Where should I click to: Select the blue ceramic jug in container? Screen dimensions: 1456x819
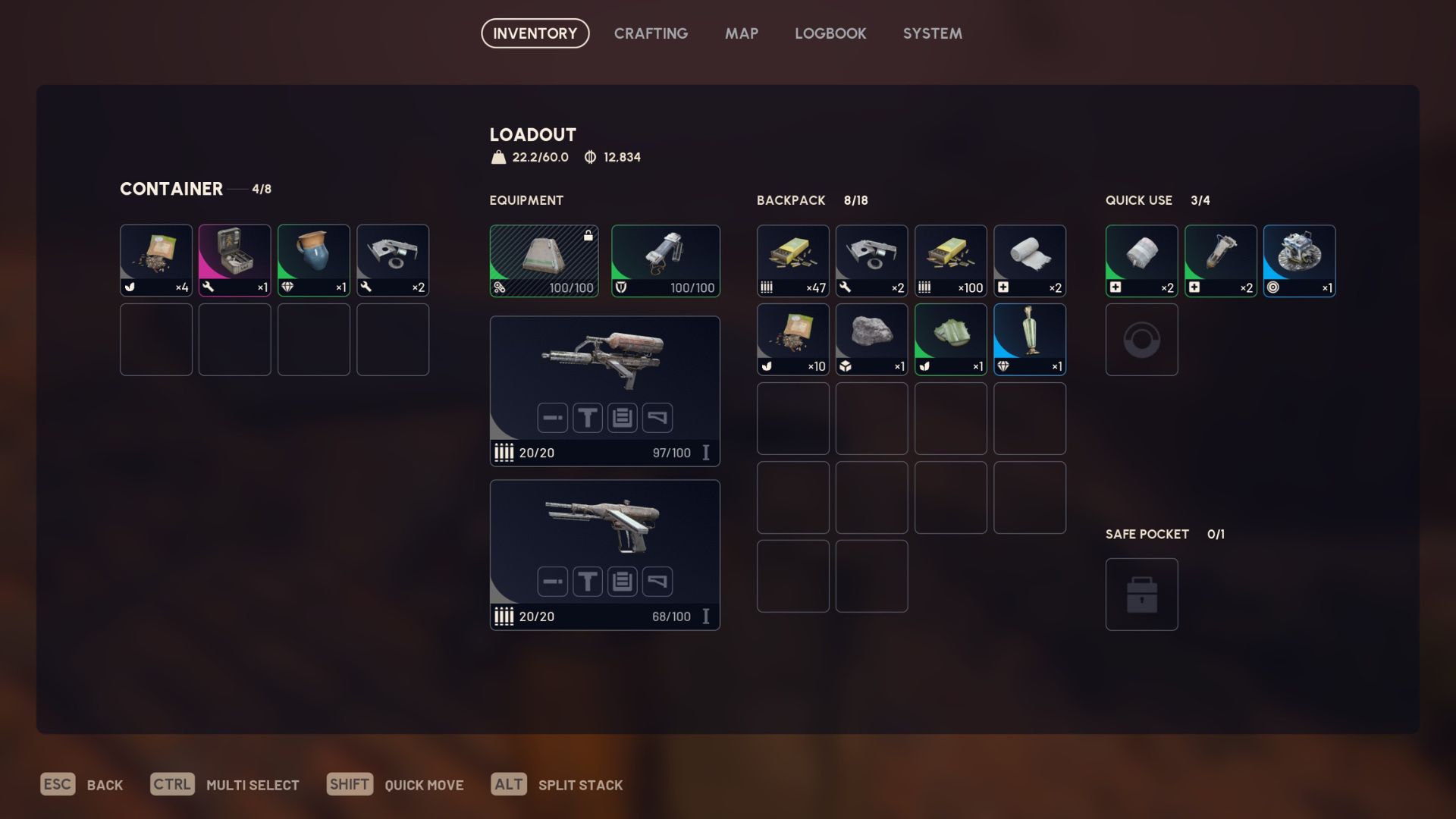point(313,260)
